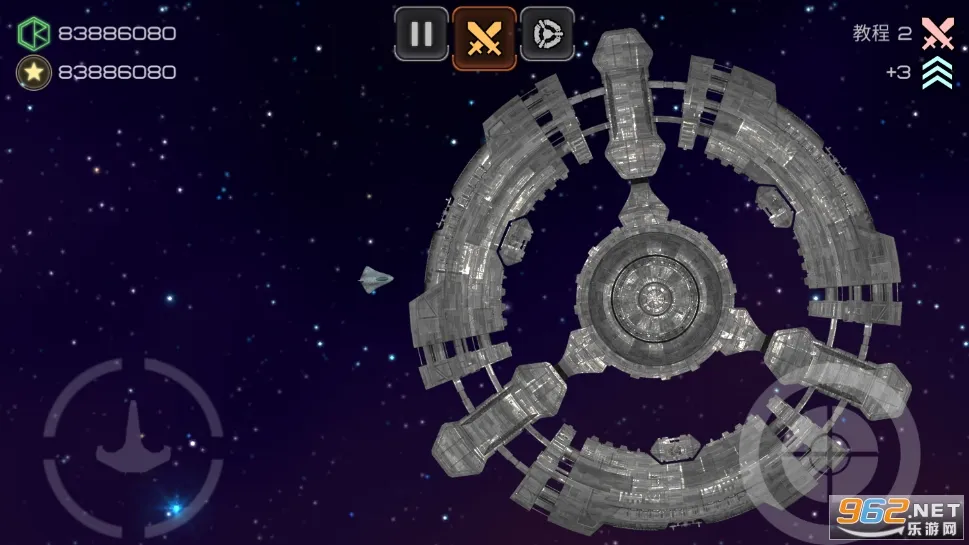Image resolution: width=969 pixels, height=545 pixels.
Task: Click the gold star currency icon
Action: point(33,72)
